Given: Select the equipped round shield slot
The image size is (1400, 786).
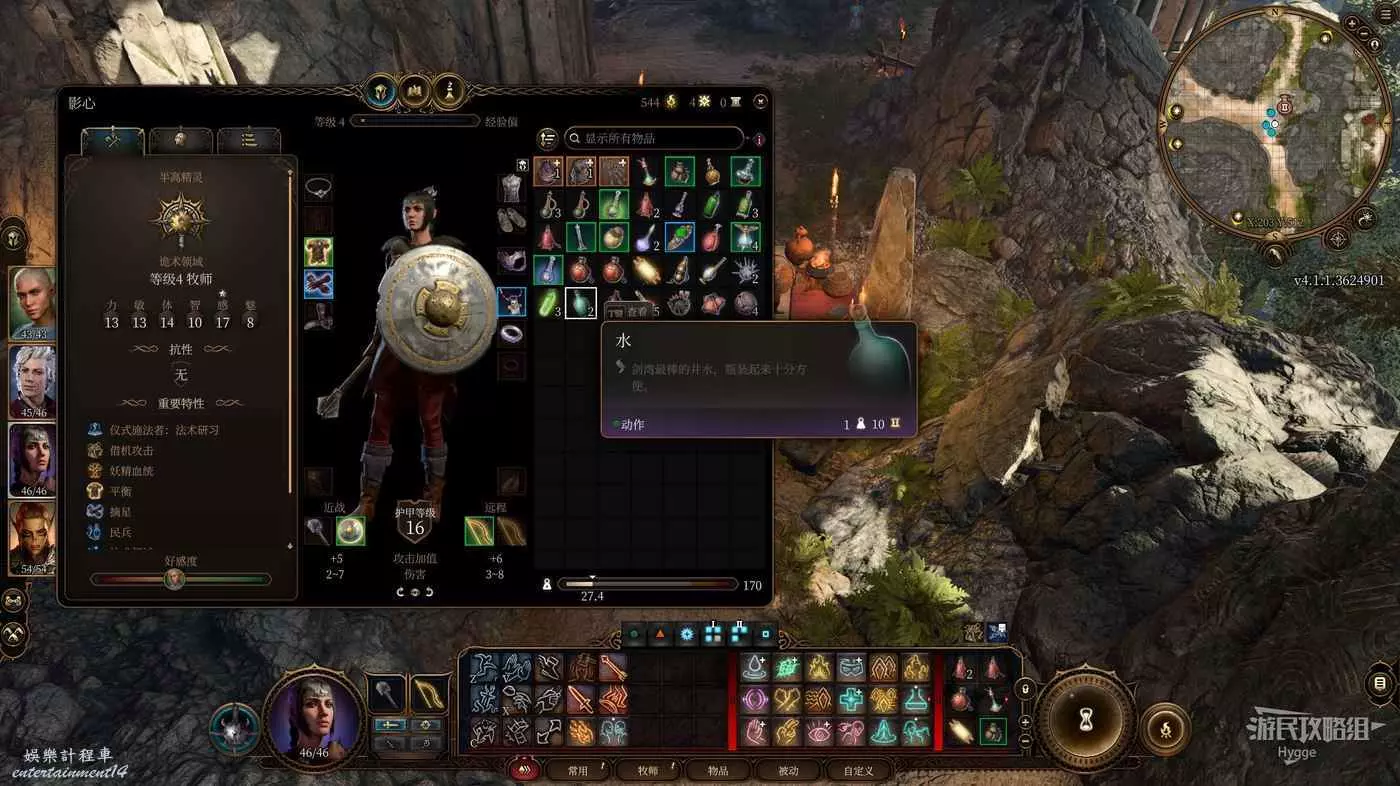Looking at the screenshot, I should (350, 531).
